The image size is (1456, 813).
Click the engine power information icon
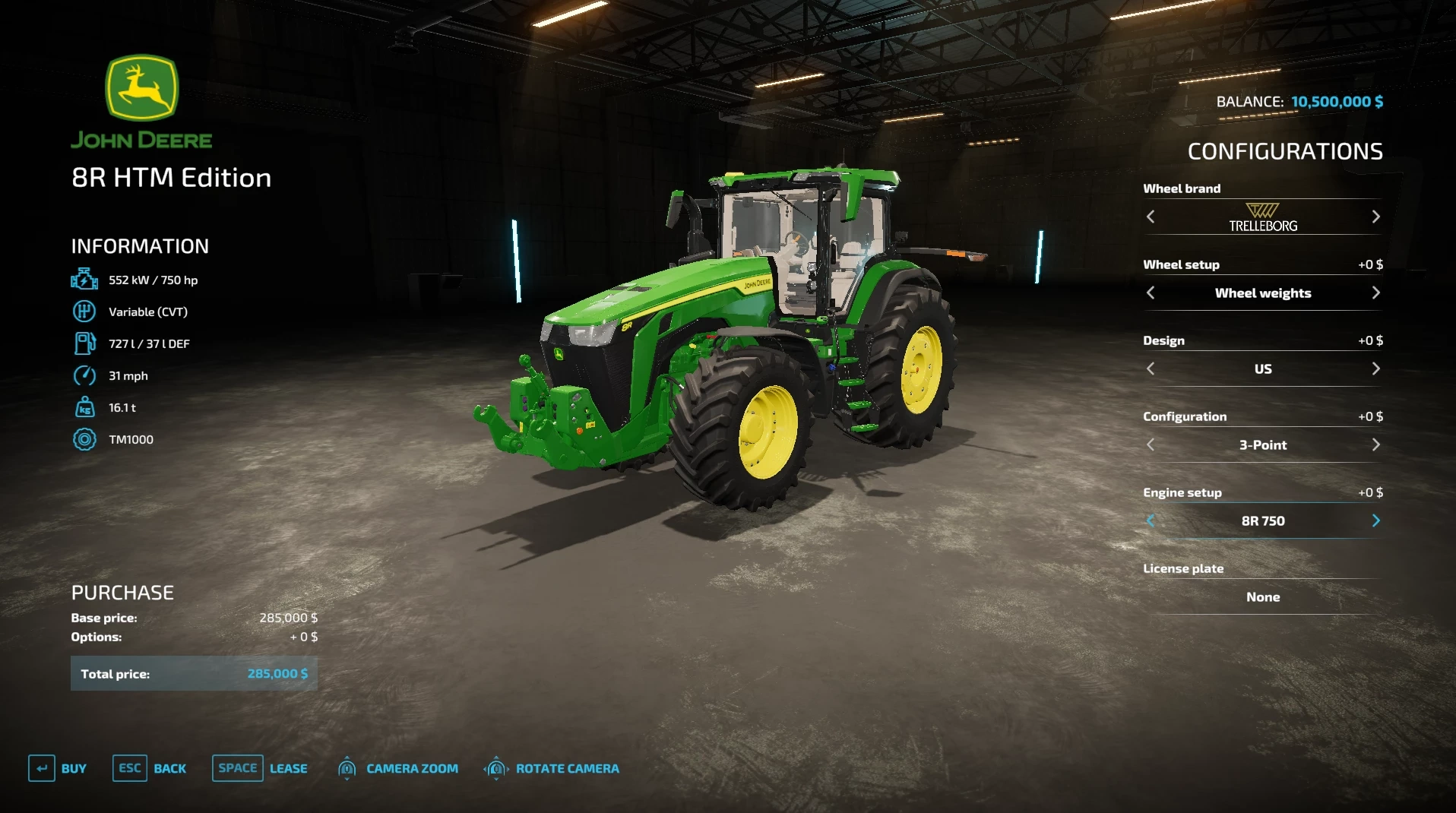click(x=84, y=279)
